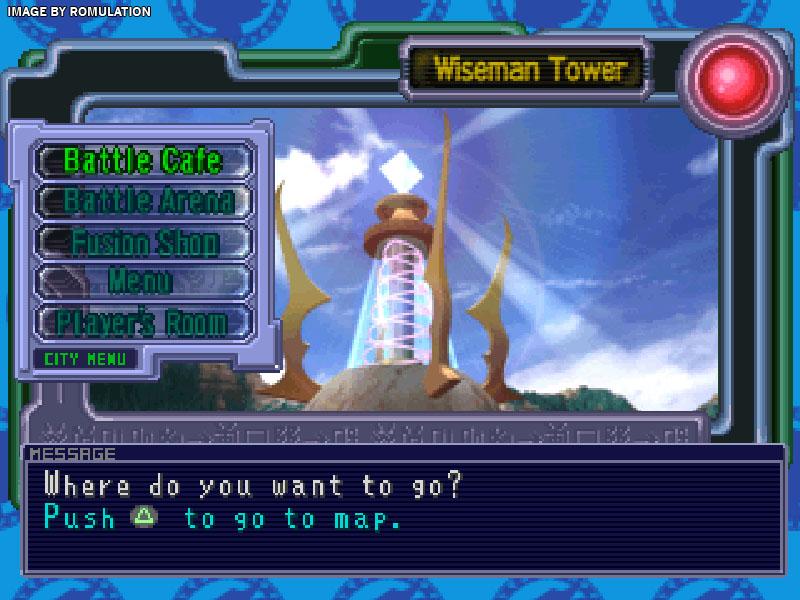This screenshot has height=600, width=800.
Task: Select the Menu option
Action: [143, 282]
